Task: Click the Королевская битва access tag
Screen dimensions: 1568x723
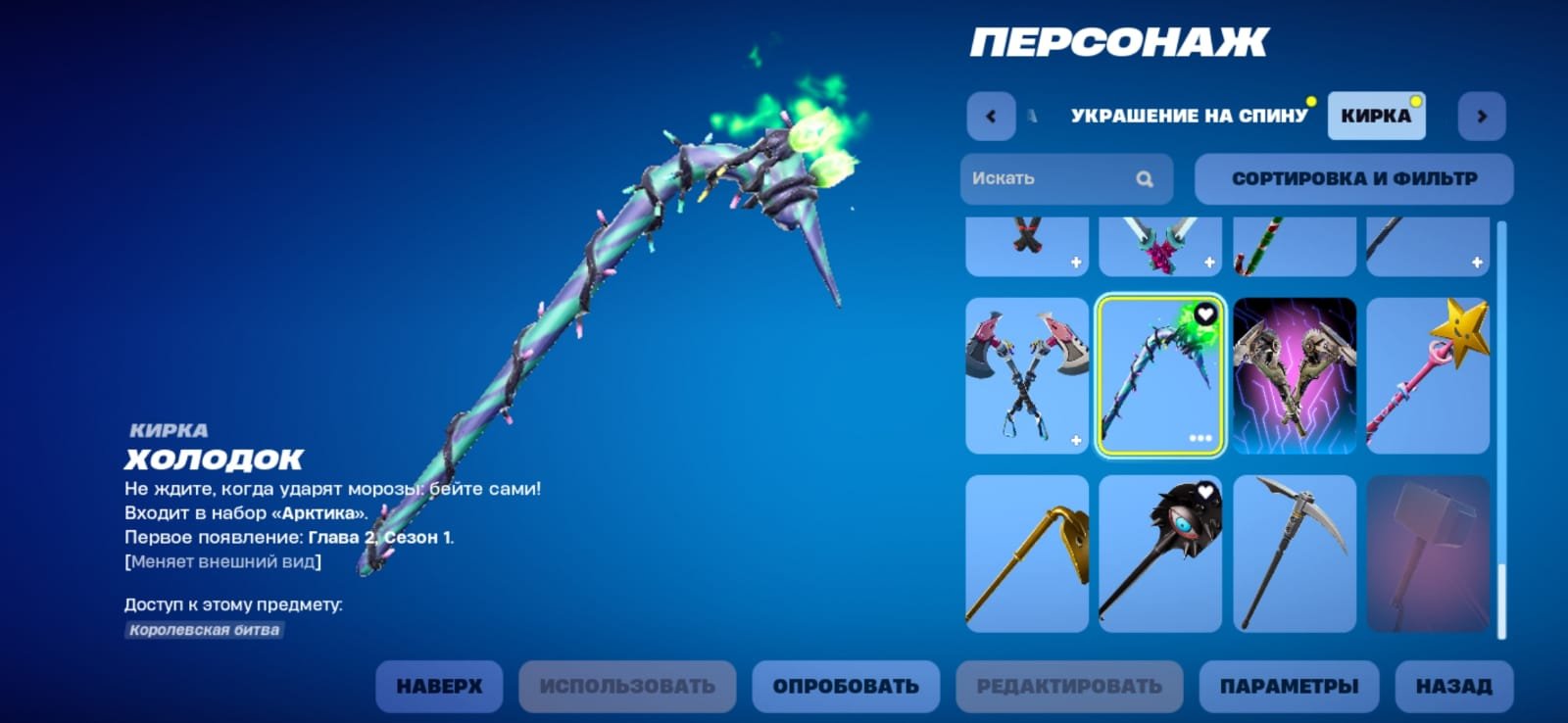Action: [x=203, y=631]
